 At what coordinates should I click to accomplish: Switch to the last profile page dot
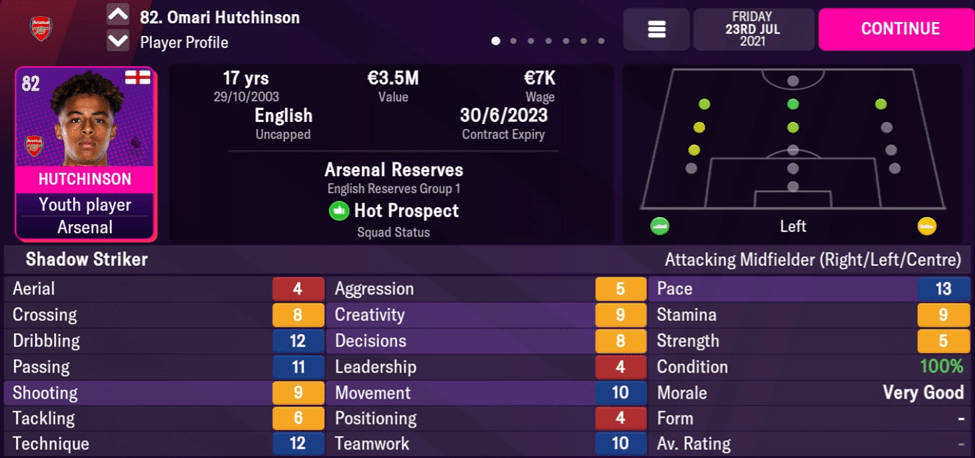click(601, 42)
